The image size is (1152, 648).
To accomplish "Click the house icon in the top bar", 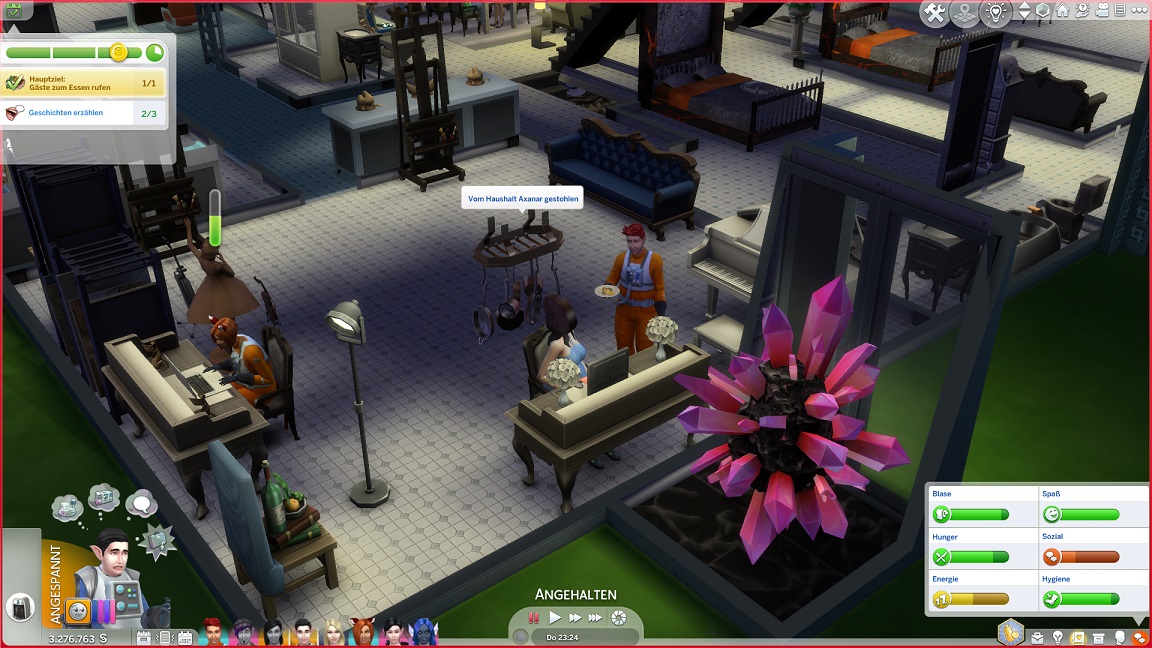I will pyautogui.click(x=1063, y=11).
